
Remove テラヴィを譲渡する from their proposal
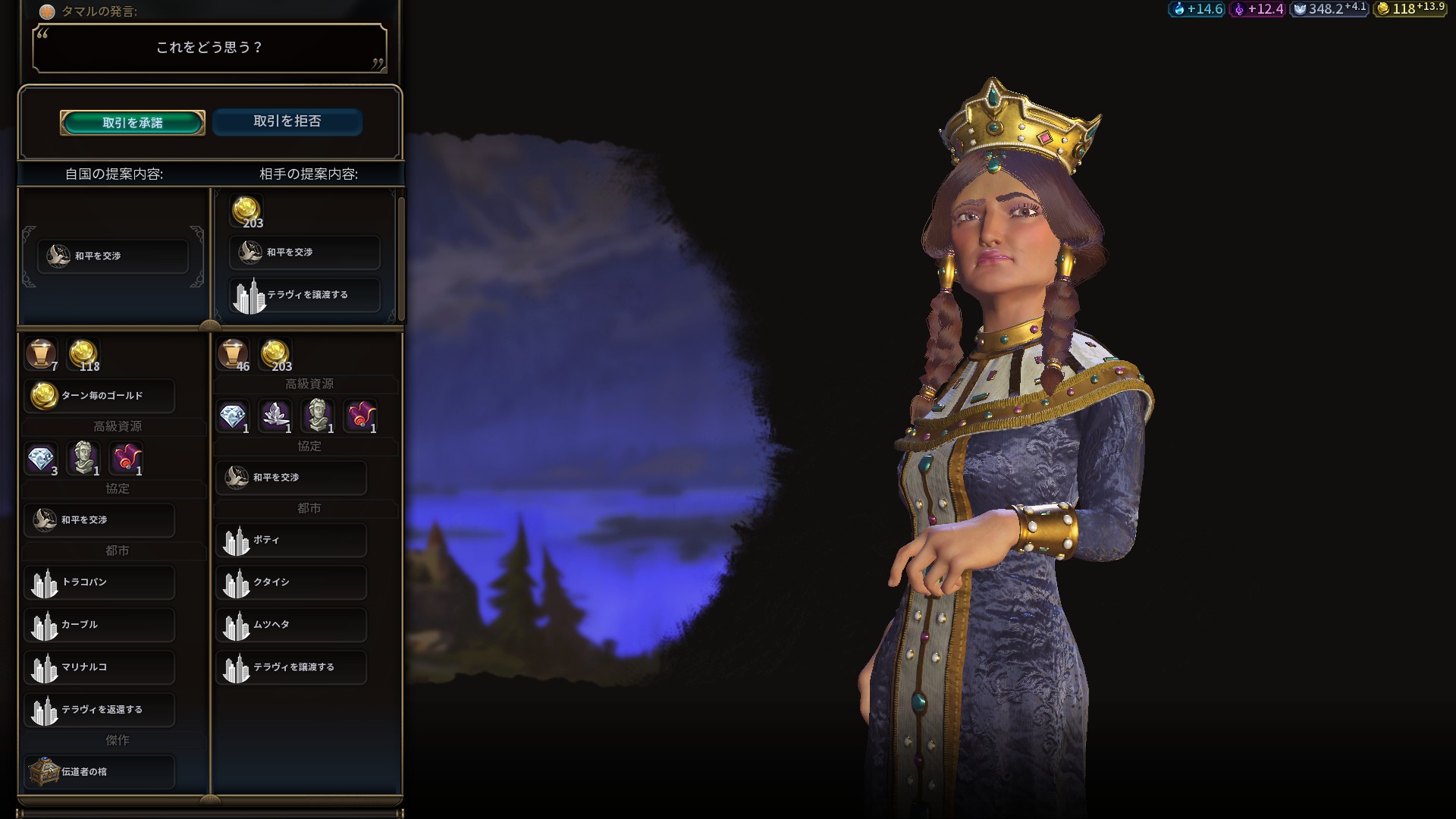pos(305,295)
